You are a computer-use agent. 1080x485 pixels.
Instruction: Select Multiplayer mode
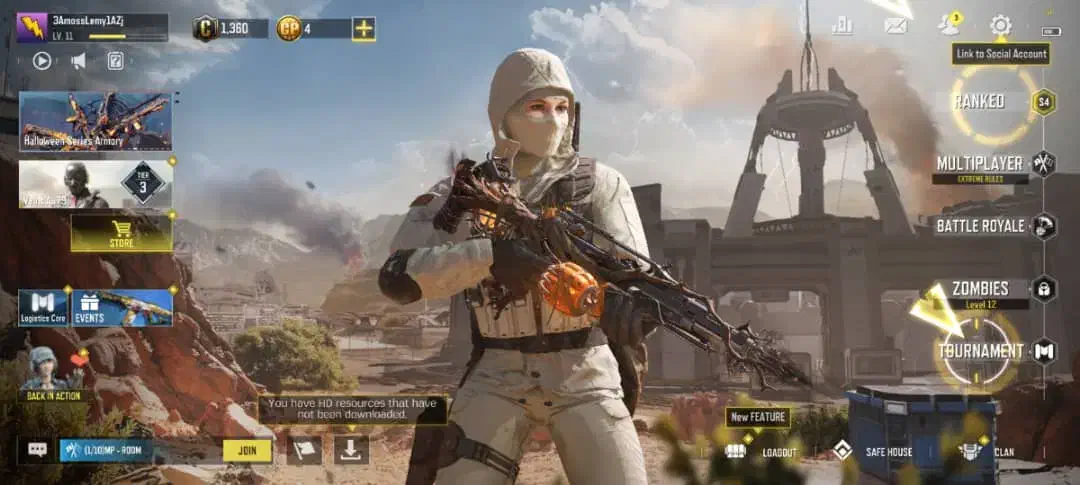point(980,163)
